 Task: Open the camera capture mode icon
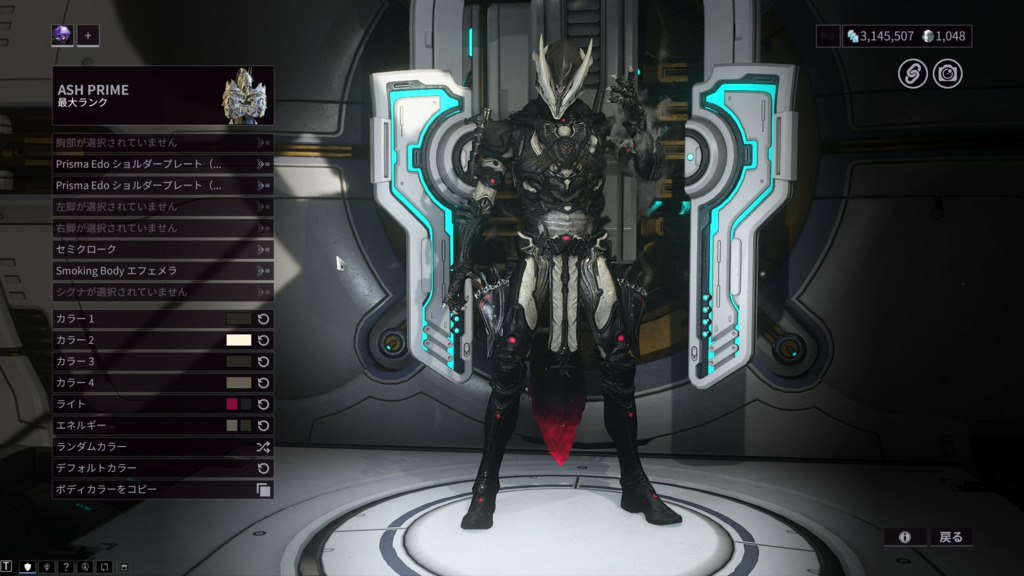click(947, 73)
